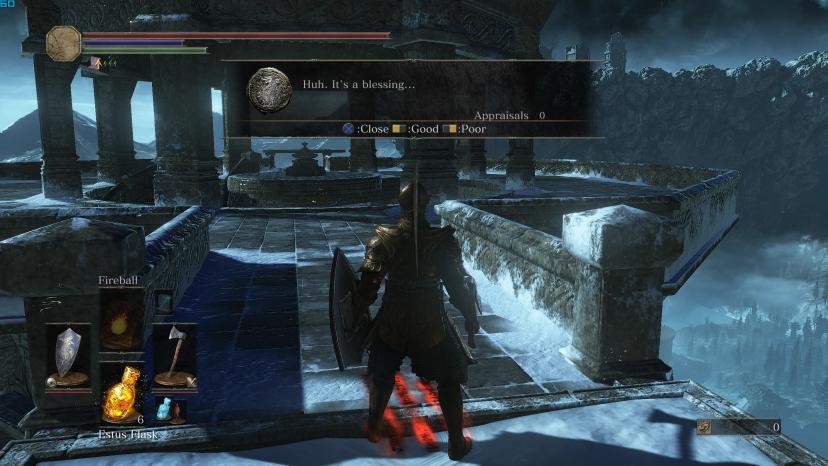This screenshot has height=466, width=828.
Task: Select the right-hand axe slot
Action: (174, 355)
